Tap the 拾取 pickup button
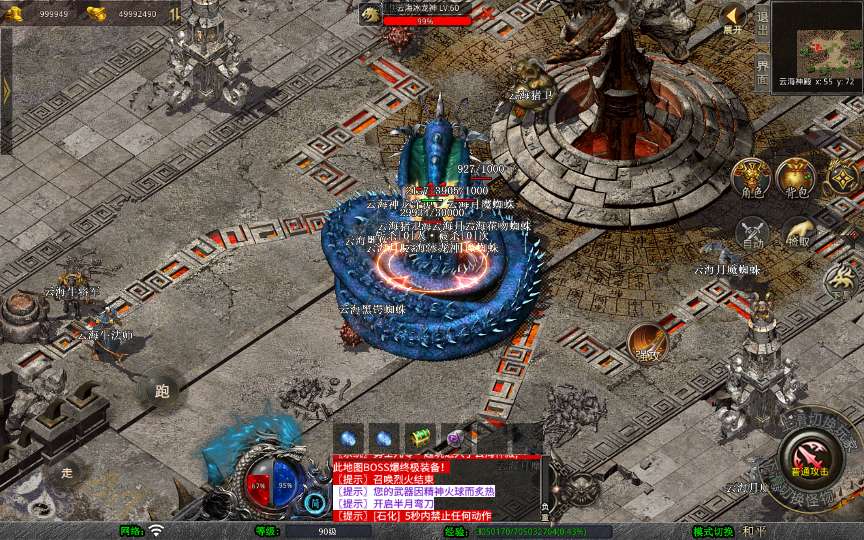Screen dimensions: 864x540 [797, 232]
